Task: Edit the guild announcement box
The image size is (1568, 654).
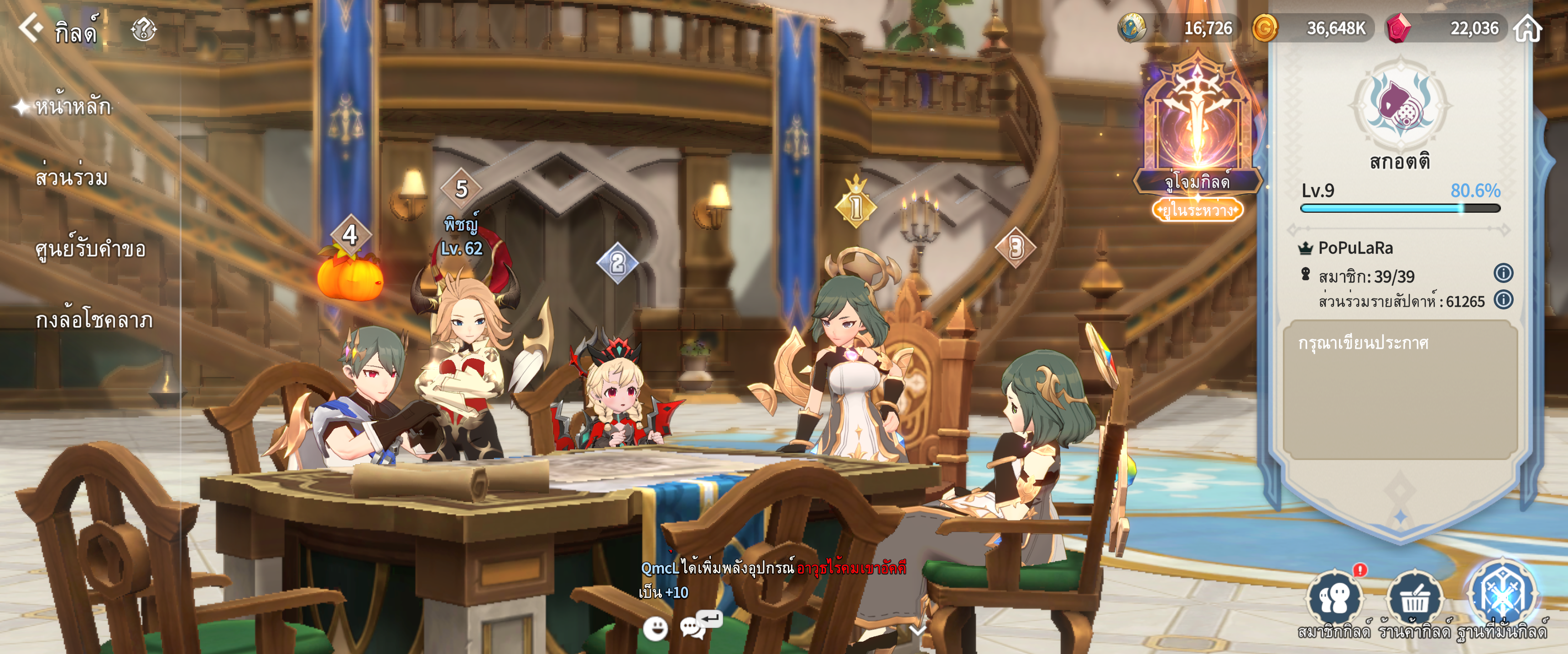Action: pyautogui.click(x=1399, y=390)
